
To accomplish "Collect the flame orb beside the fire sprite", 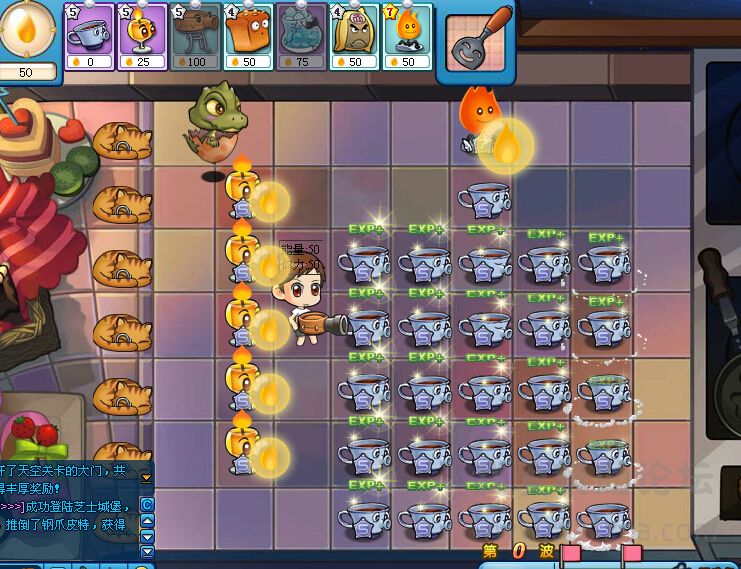I will pyautogui.click(x=507, y=147).
